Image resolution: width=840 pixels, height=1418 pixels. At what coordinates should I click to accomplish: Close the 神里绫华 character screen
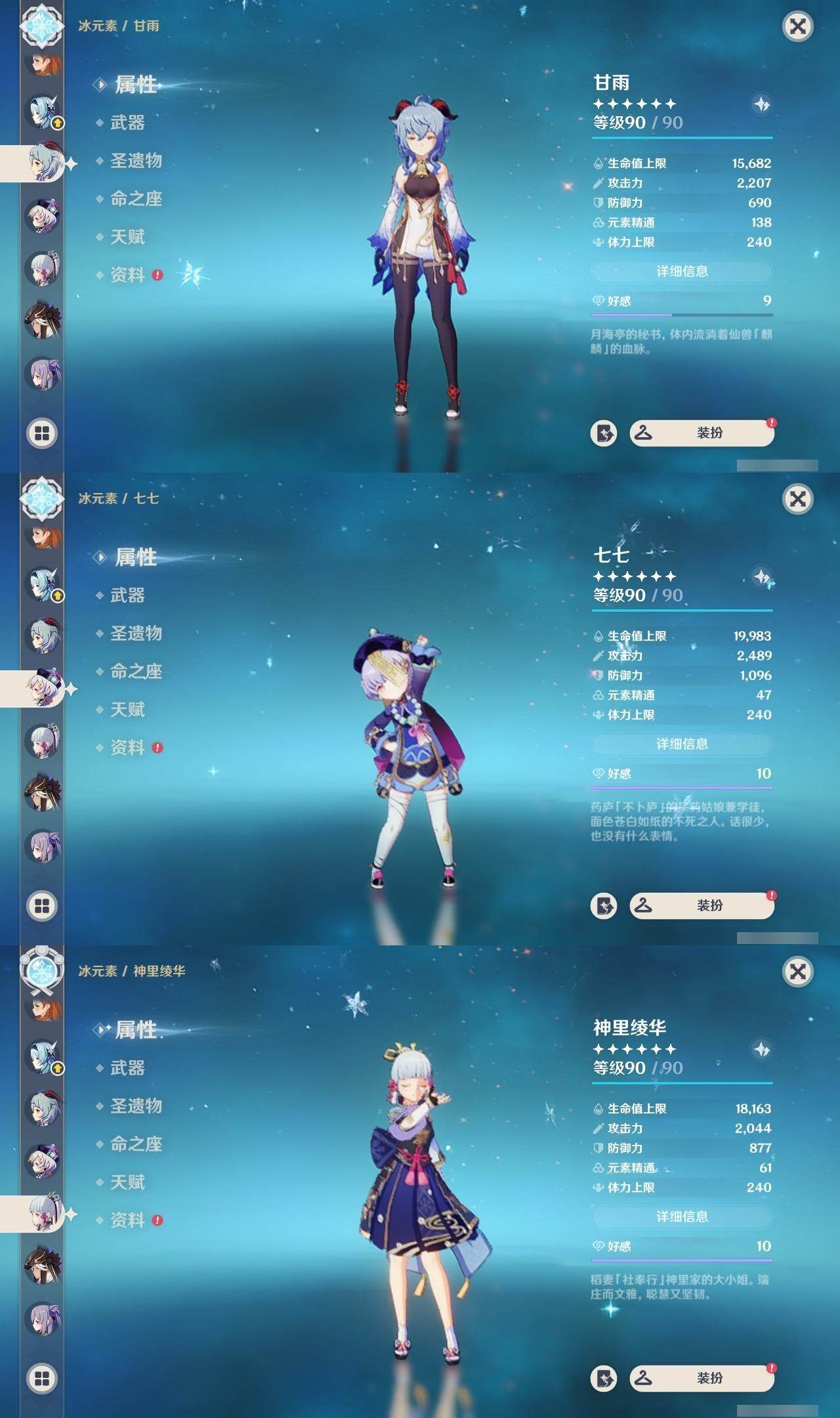pos(797,972)
